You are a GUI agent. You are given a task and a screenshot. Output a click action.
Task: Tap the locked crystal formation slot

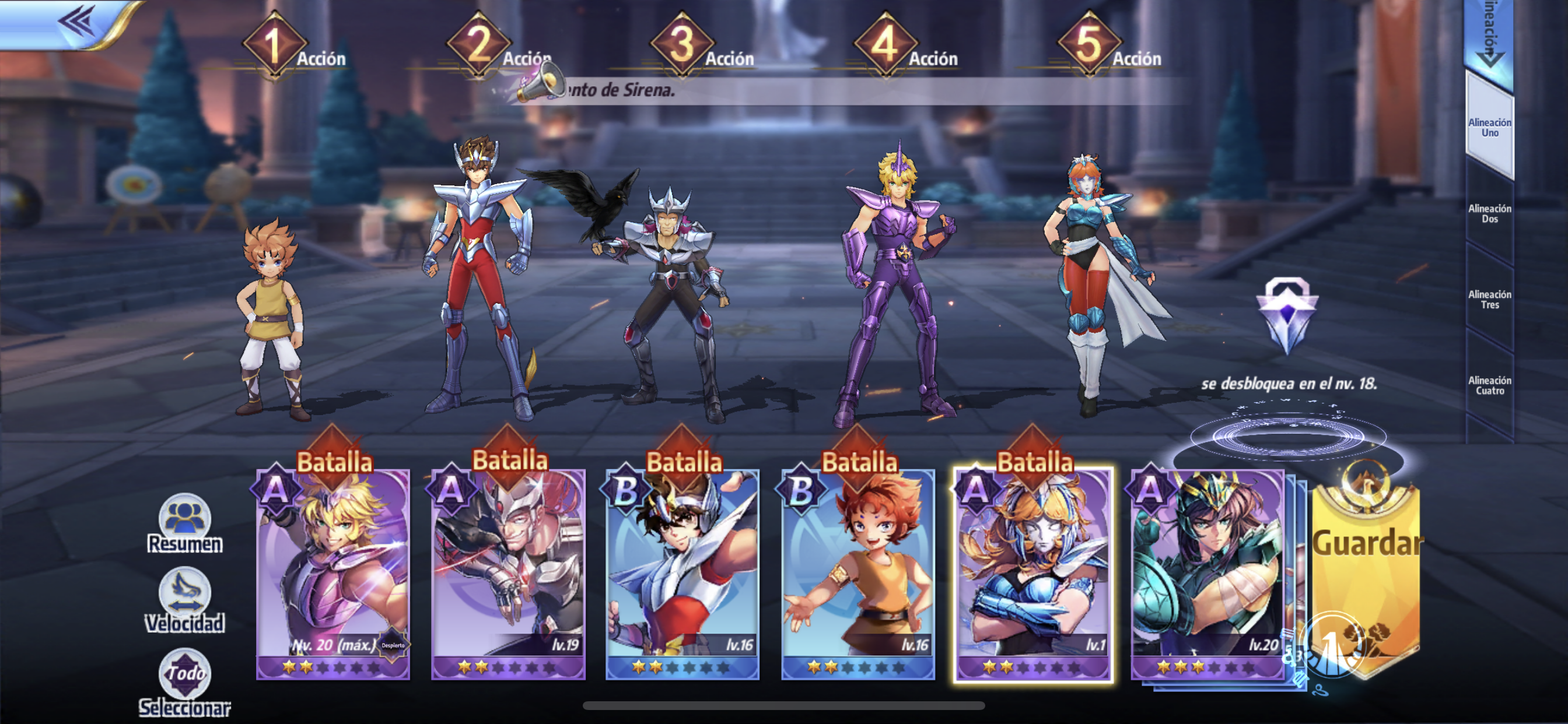pyautogui.click(x=1287, y=315)
